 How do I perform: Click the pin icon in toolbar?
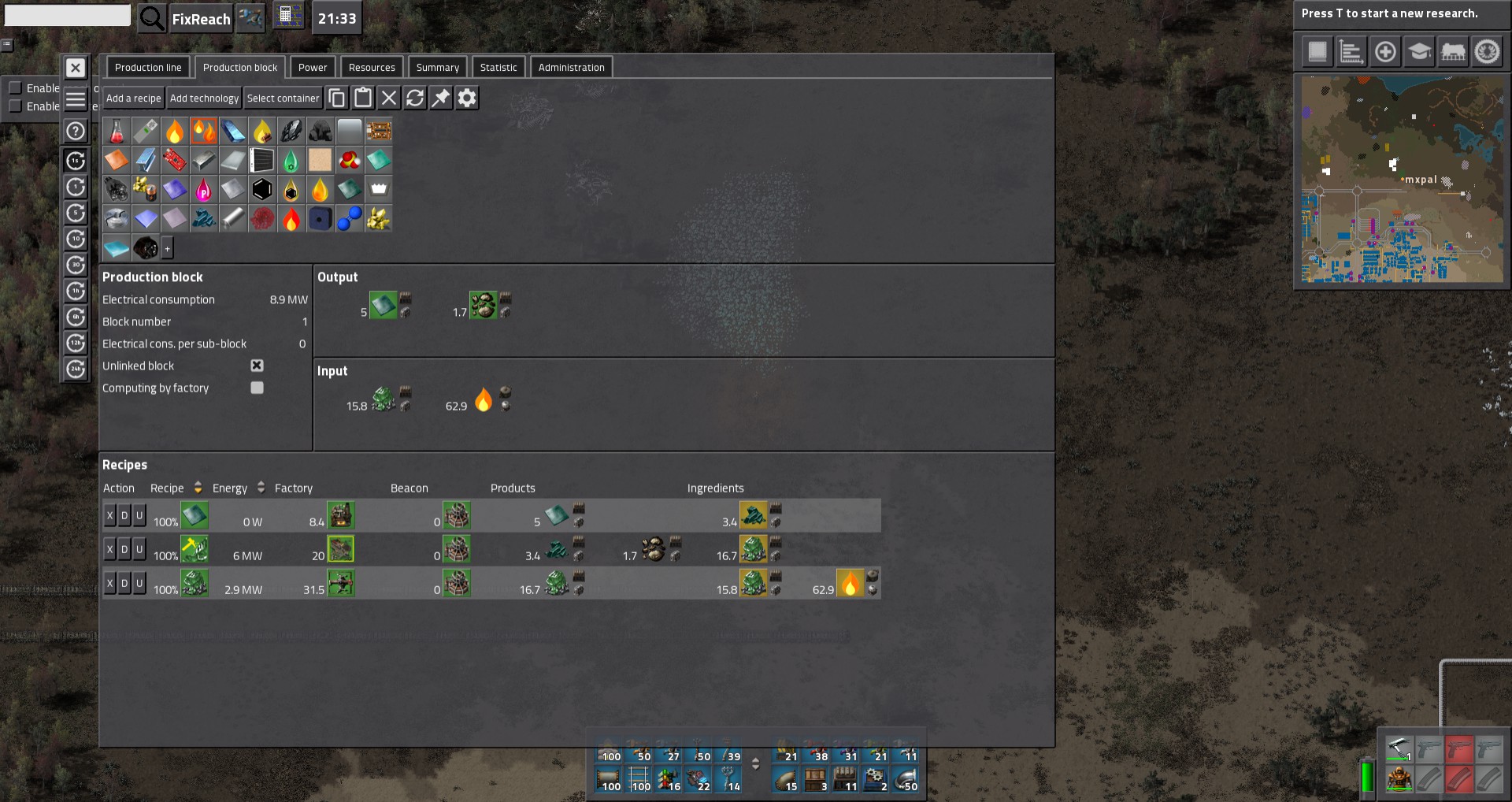[441, 98]
